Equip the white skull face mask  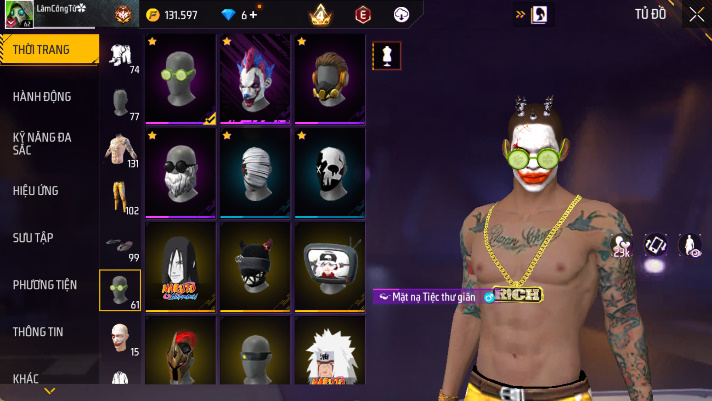[329, 171]
